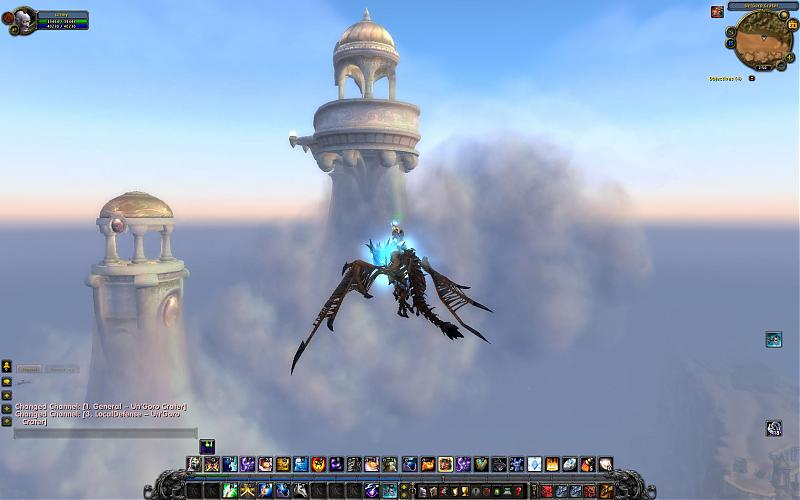Open the chat speech bubble menu
The width and height of the screenshot is (800, 500).
pyautogui.click(x=7, y=381)
